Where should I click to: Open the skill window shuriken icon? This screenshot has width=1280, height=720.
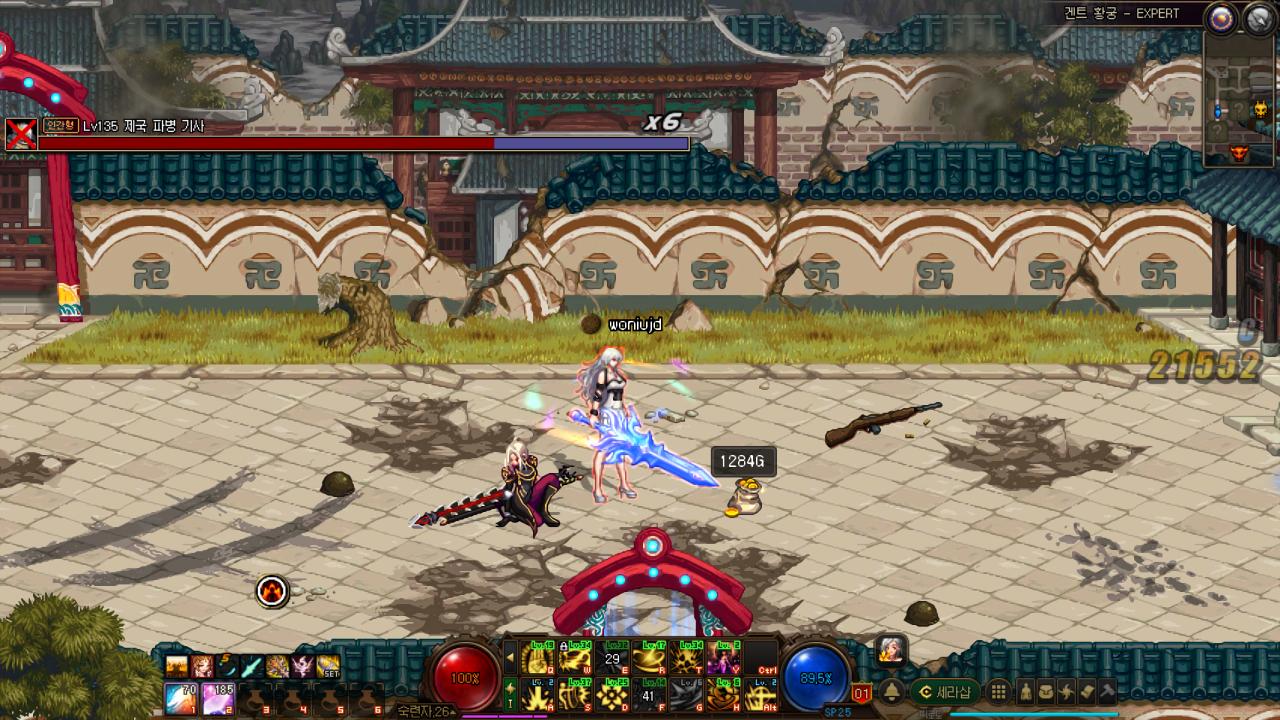pyautogui.click(x=1065, y=691)
